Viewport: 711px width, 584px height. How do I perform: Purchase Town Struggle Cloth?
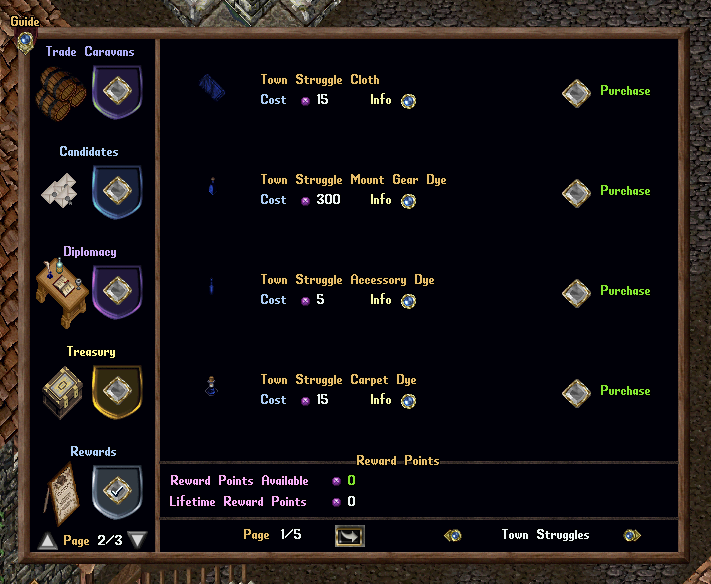pos(576,92)
